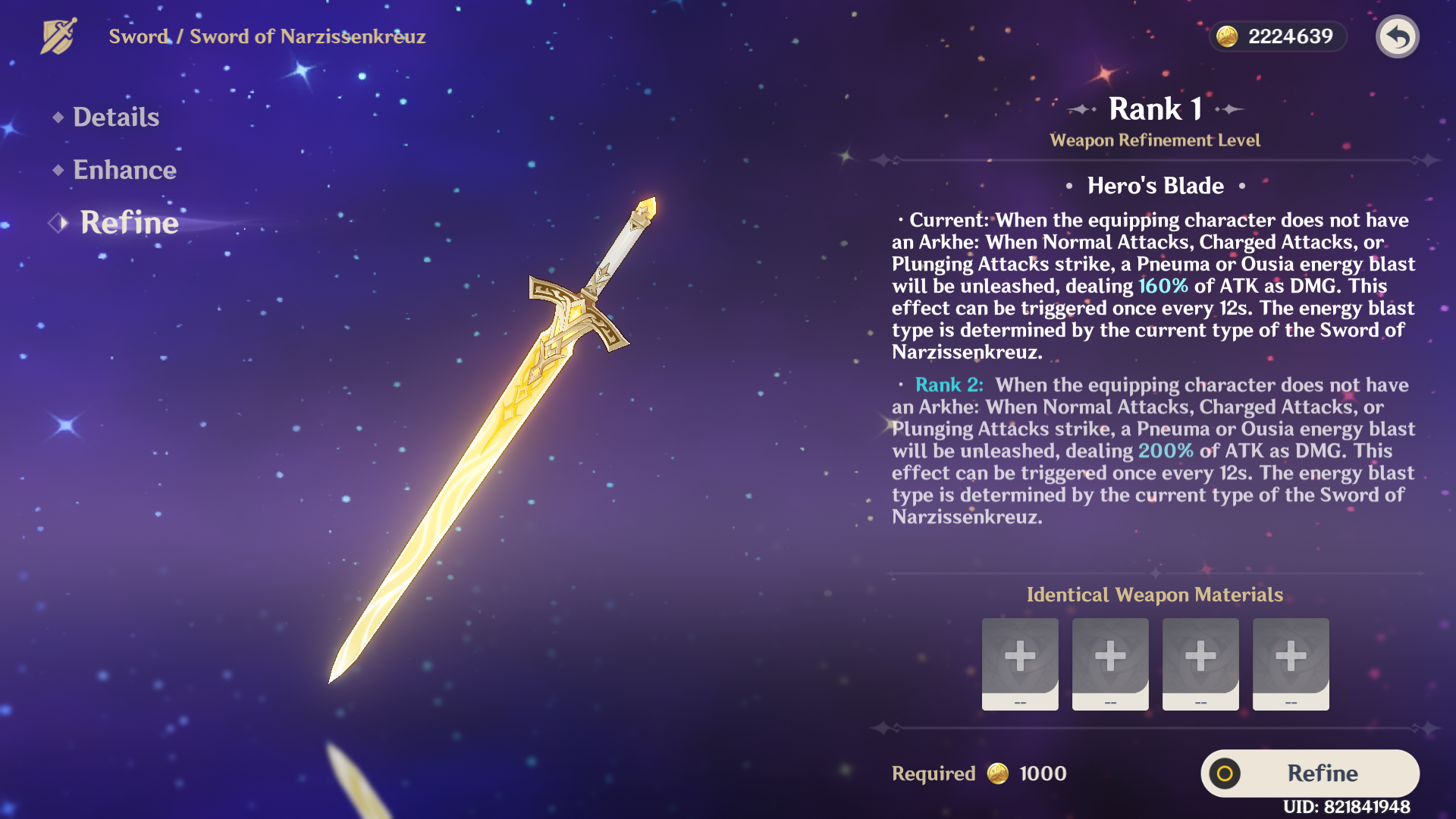Switch to the Enhance tab
Viewport: 1456px width, 819px height.
(124, 171)
